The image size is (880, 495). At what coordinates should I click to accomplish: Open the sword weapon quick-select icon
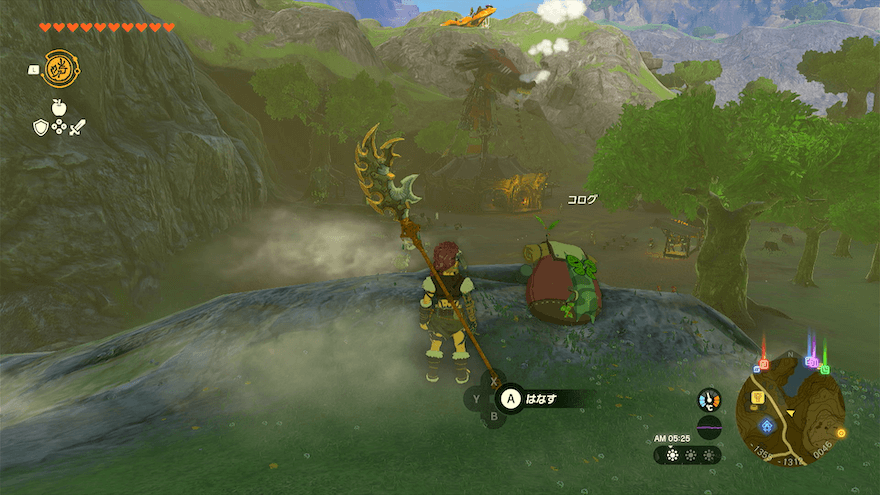click(x=77, y=127)
